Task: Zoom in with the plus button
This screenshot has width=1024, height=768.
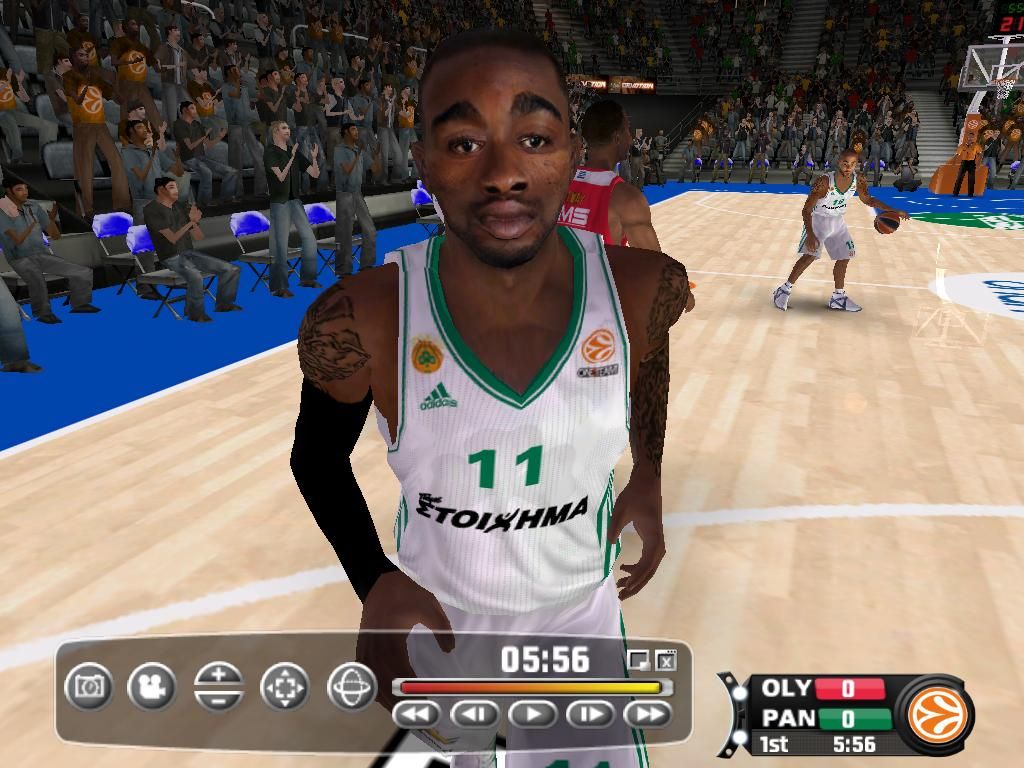Action: pyautogui.click(x=219, y=674)
